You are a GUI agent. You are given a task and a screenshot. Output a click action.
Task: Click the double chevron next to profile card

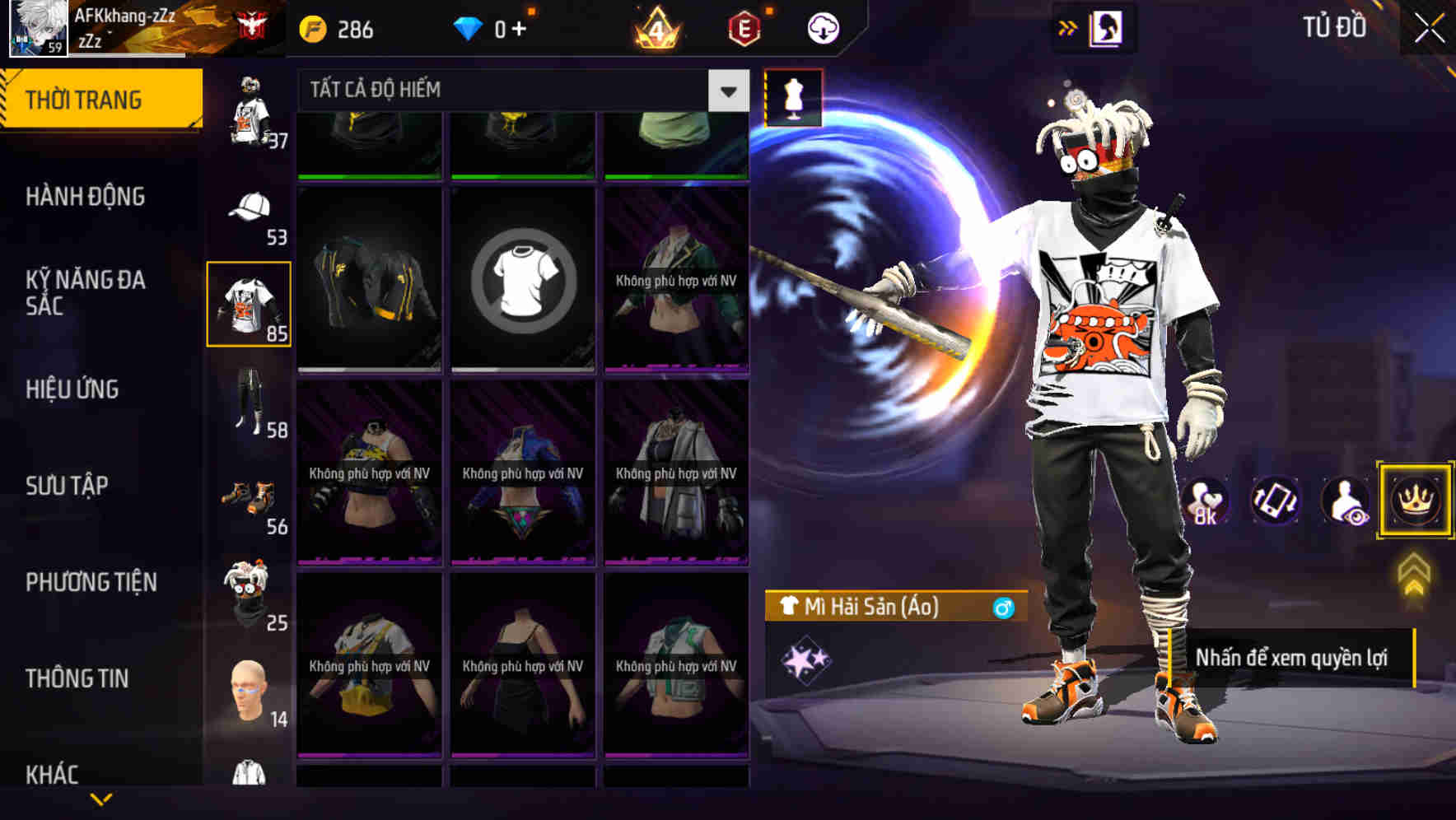1066,27
